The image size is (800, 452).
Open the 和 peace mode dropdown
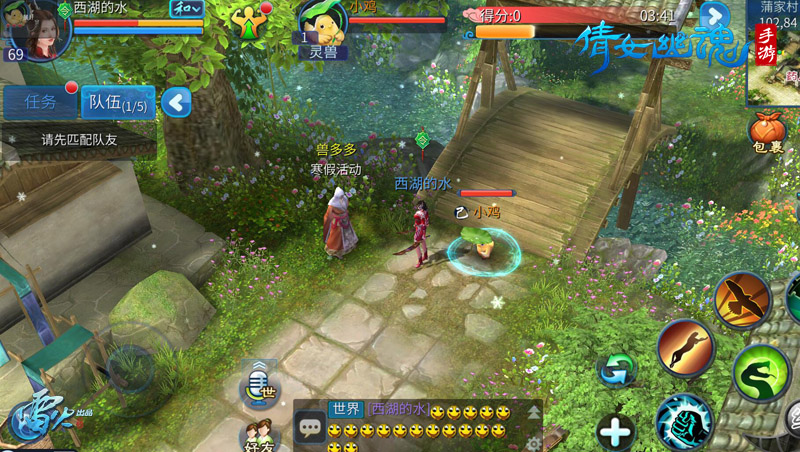click(x=186, y=8)
